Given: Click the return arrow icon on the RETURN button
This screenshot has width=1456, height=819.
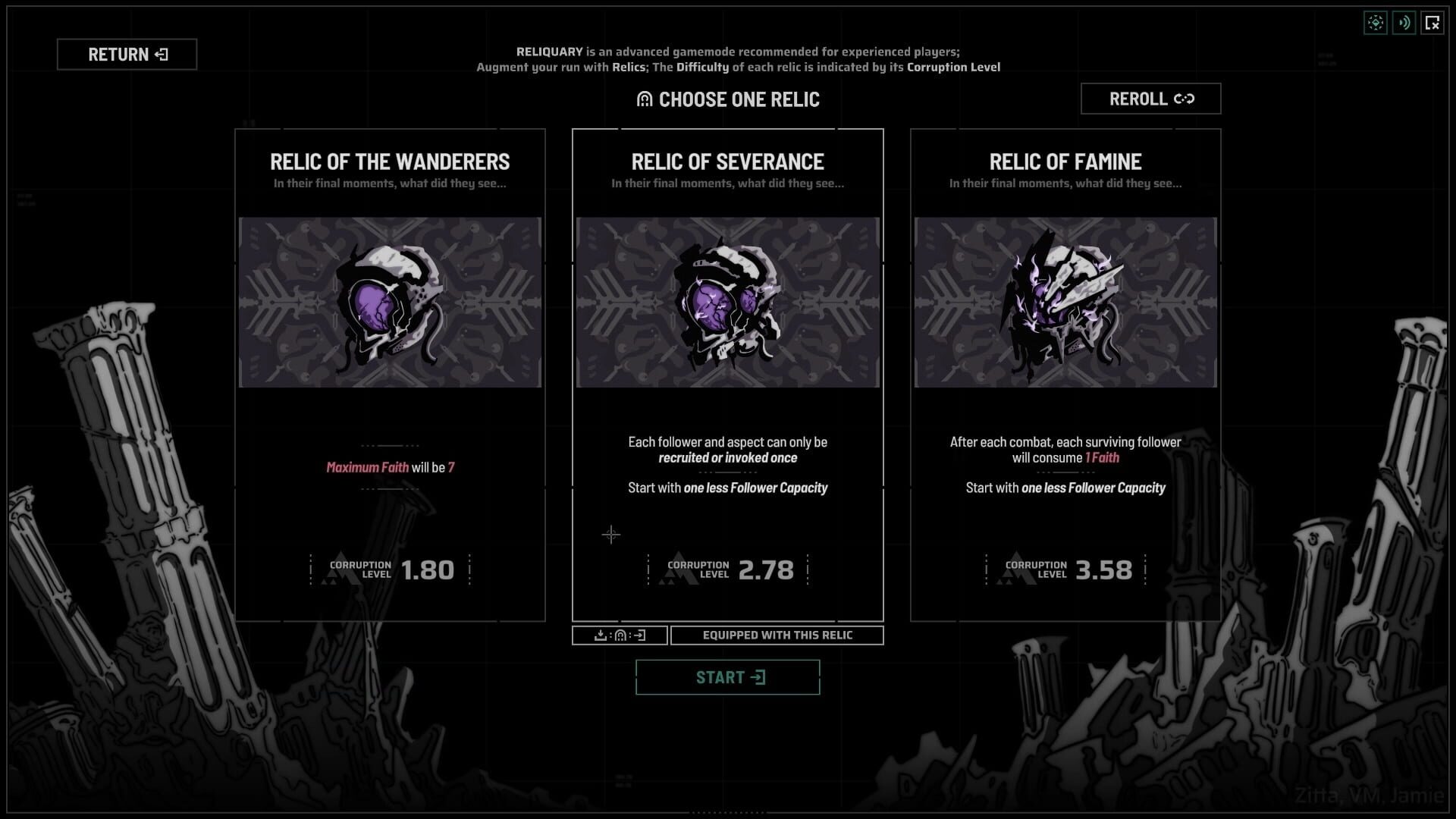Looking at the screenshot, I should click(160, 54).
